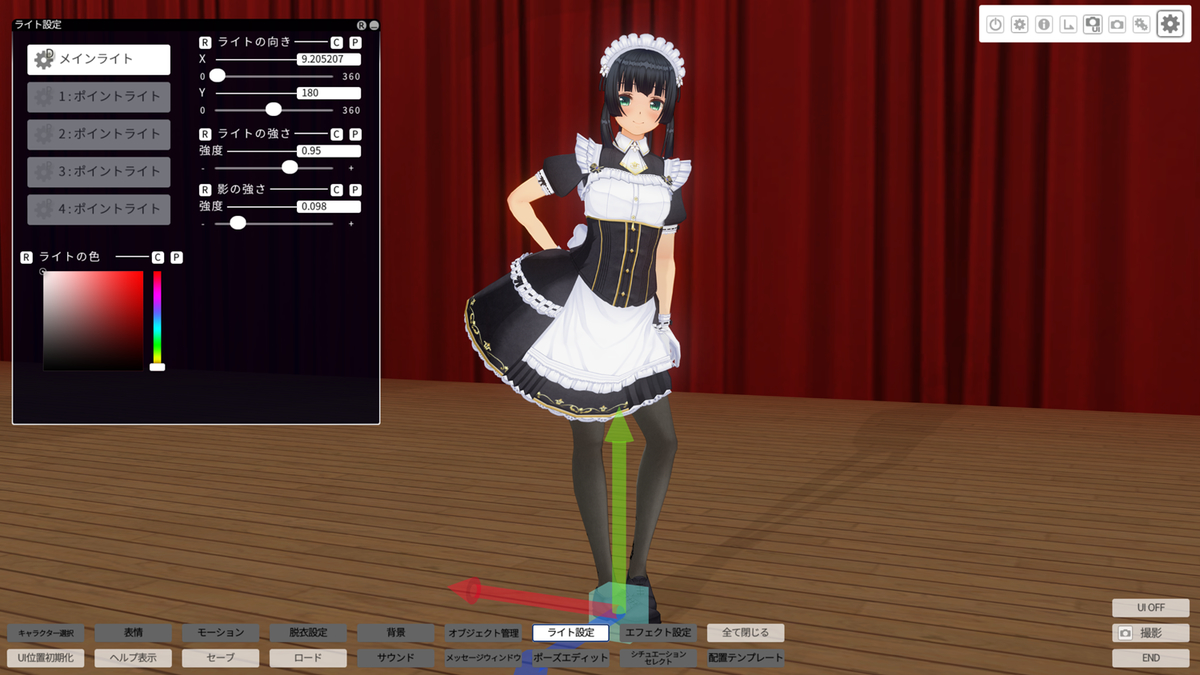1200x675 pixels.
Task: Pick a color in the light color square
Action: tap(93, 320)
